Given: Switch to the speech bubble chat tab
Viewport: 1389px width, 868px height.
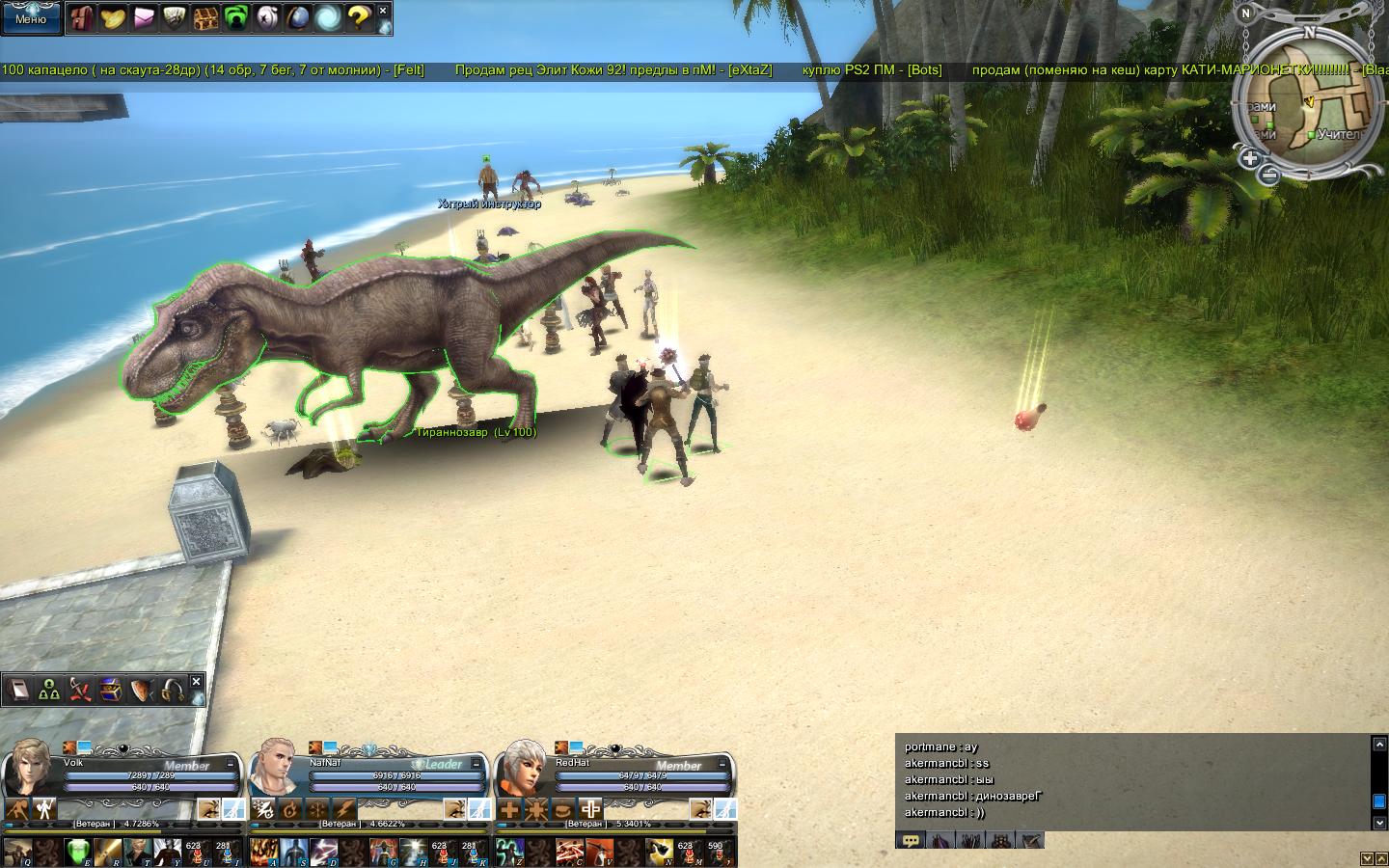Looking at the screenshot, I should click(x=911, y=840).
